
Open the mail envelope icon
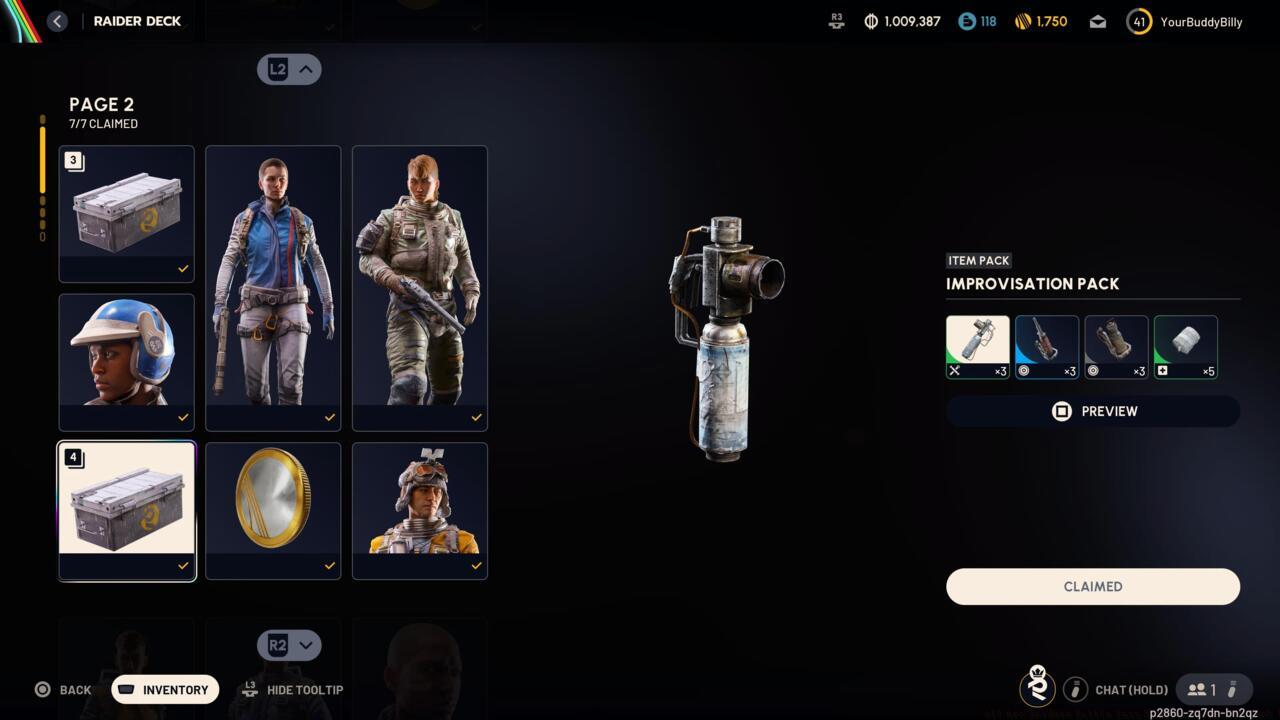pos(1097,21)
